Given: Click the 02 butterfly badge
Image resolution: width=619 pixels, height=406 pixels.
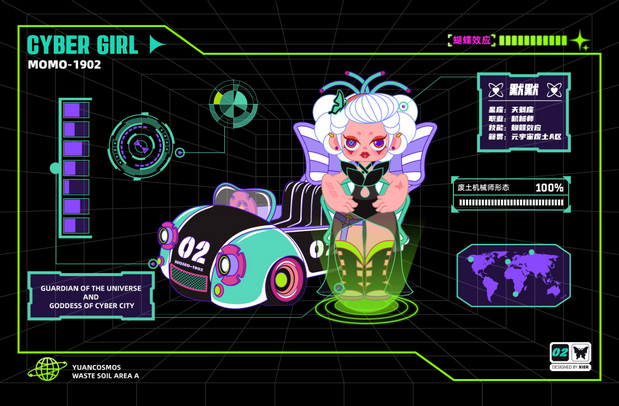Looking at the screenshot, I should 570,352.
